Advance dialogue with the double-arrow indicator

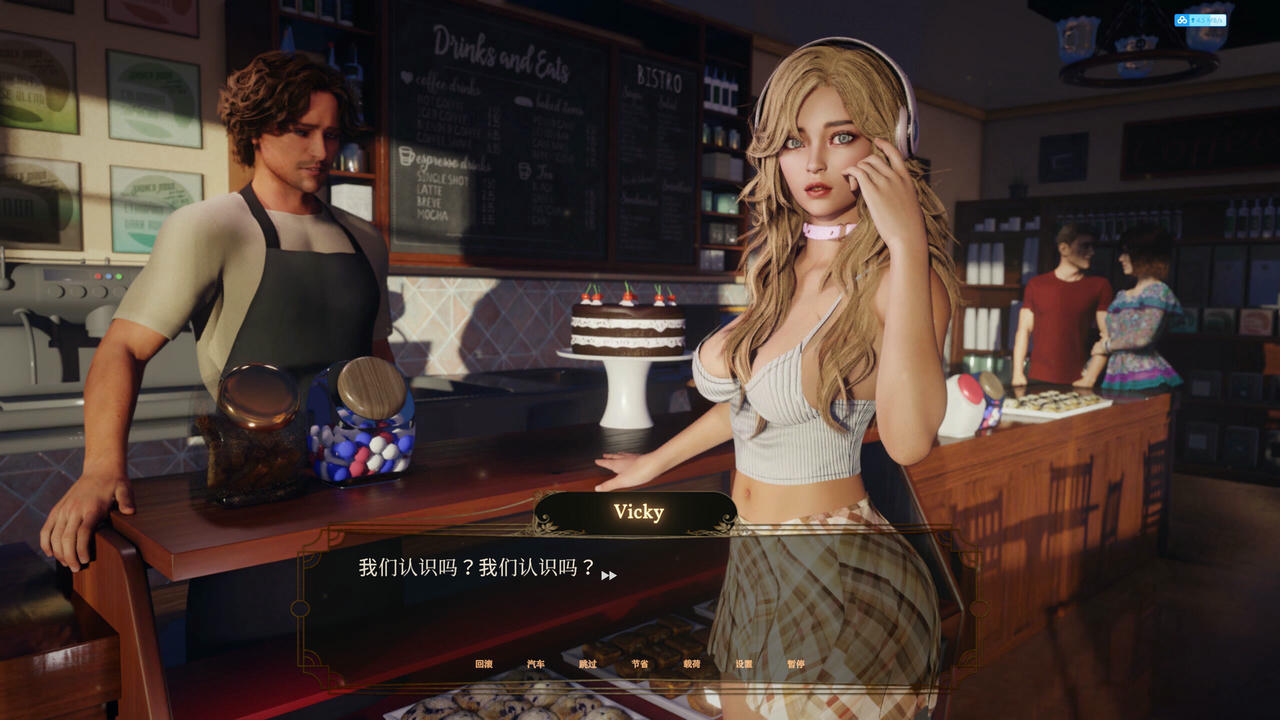tap(609, 575)
